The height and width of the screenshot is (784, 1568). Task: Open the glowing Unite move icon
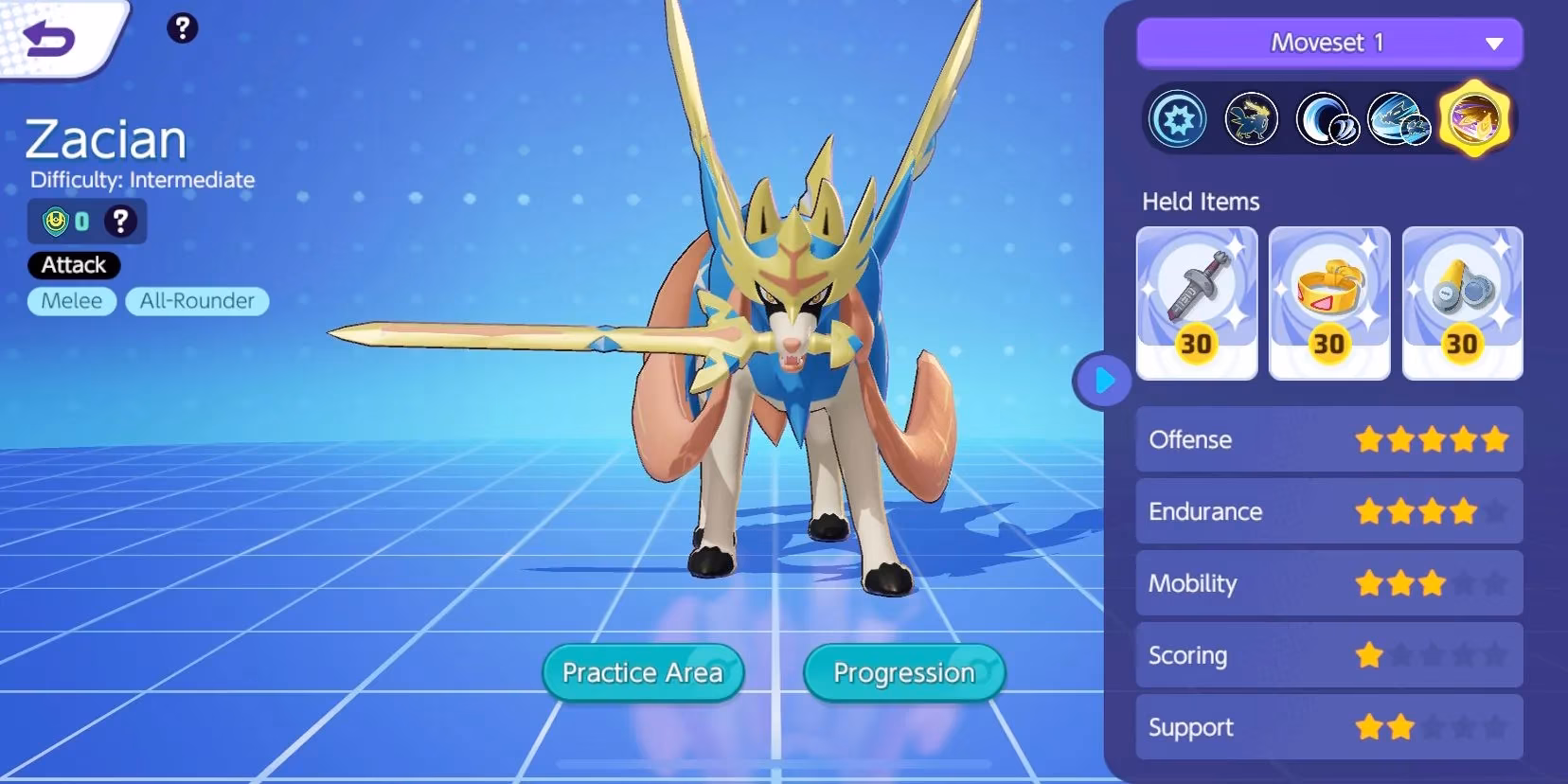tap(1473, 119)
